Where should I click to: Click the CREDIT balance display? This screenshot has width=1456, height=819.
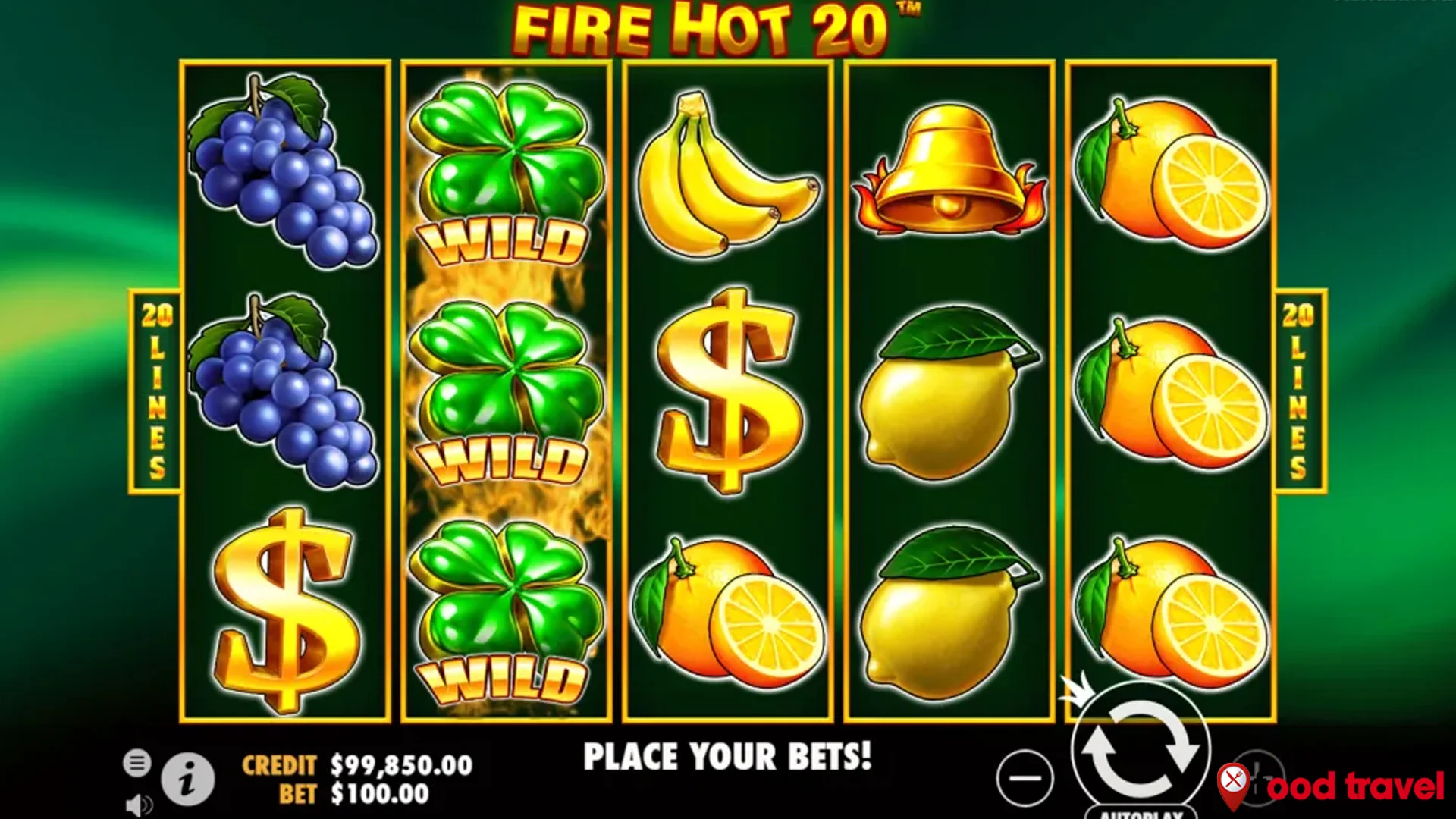(x=356, y=766)
